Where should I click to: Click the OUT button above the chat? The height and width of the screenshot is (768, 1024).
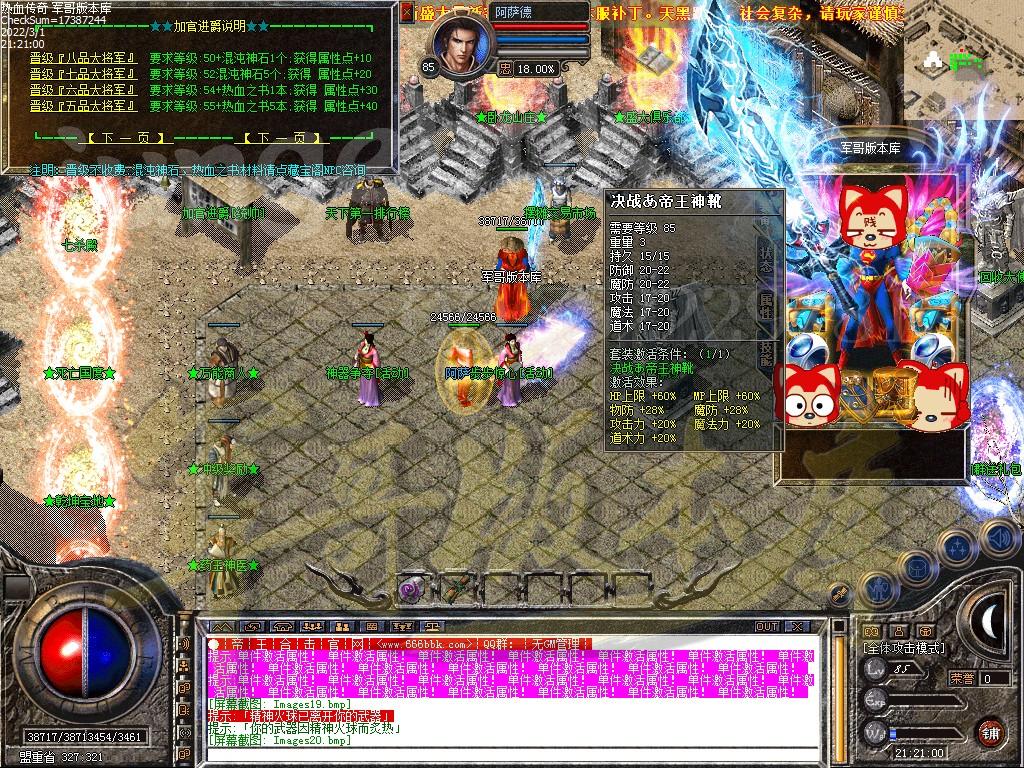pos(767,626)
